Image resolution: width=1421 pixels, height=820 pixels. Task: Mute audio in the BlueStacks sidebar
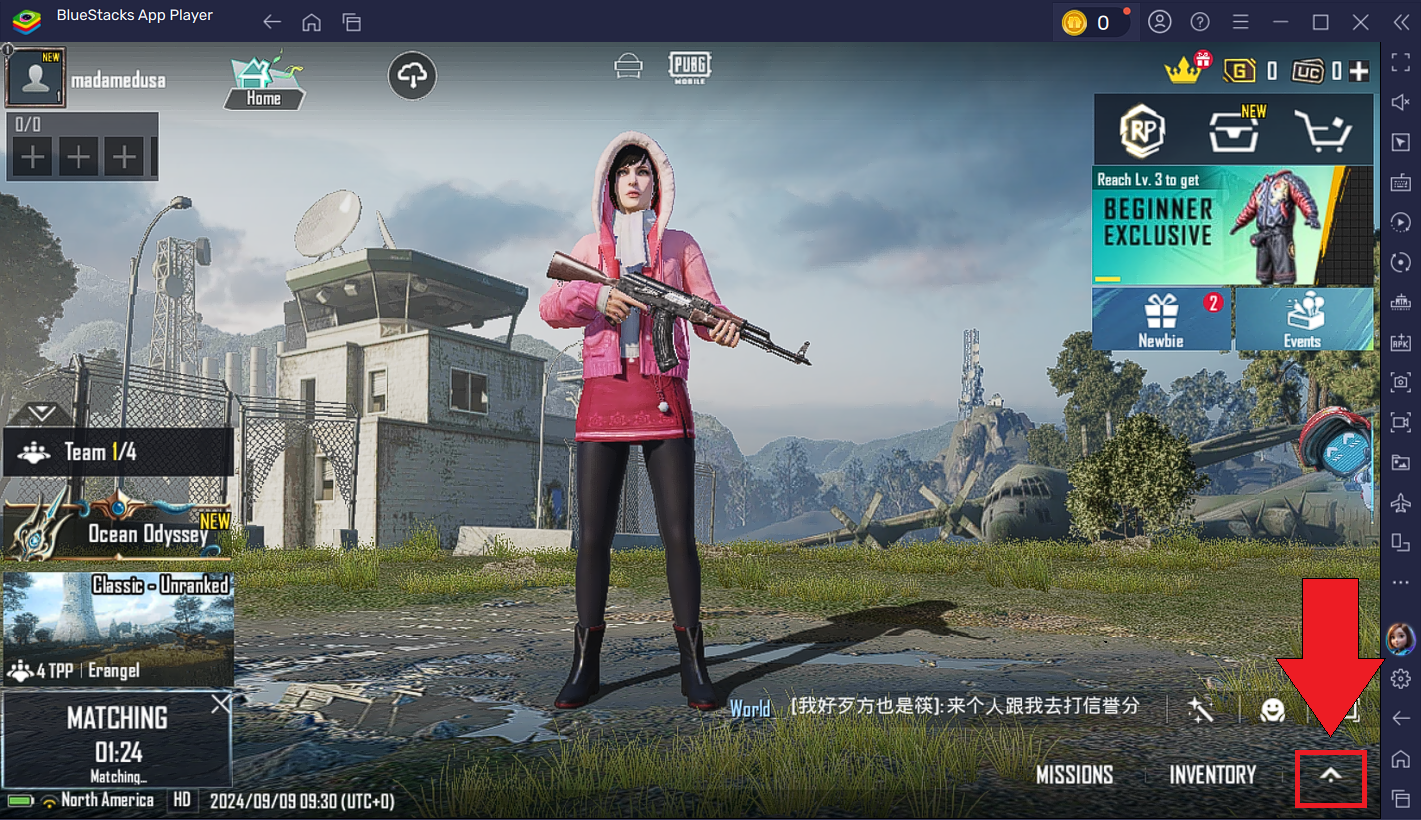point(1401,101)
